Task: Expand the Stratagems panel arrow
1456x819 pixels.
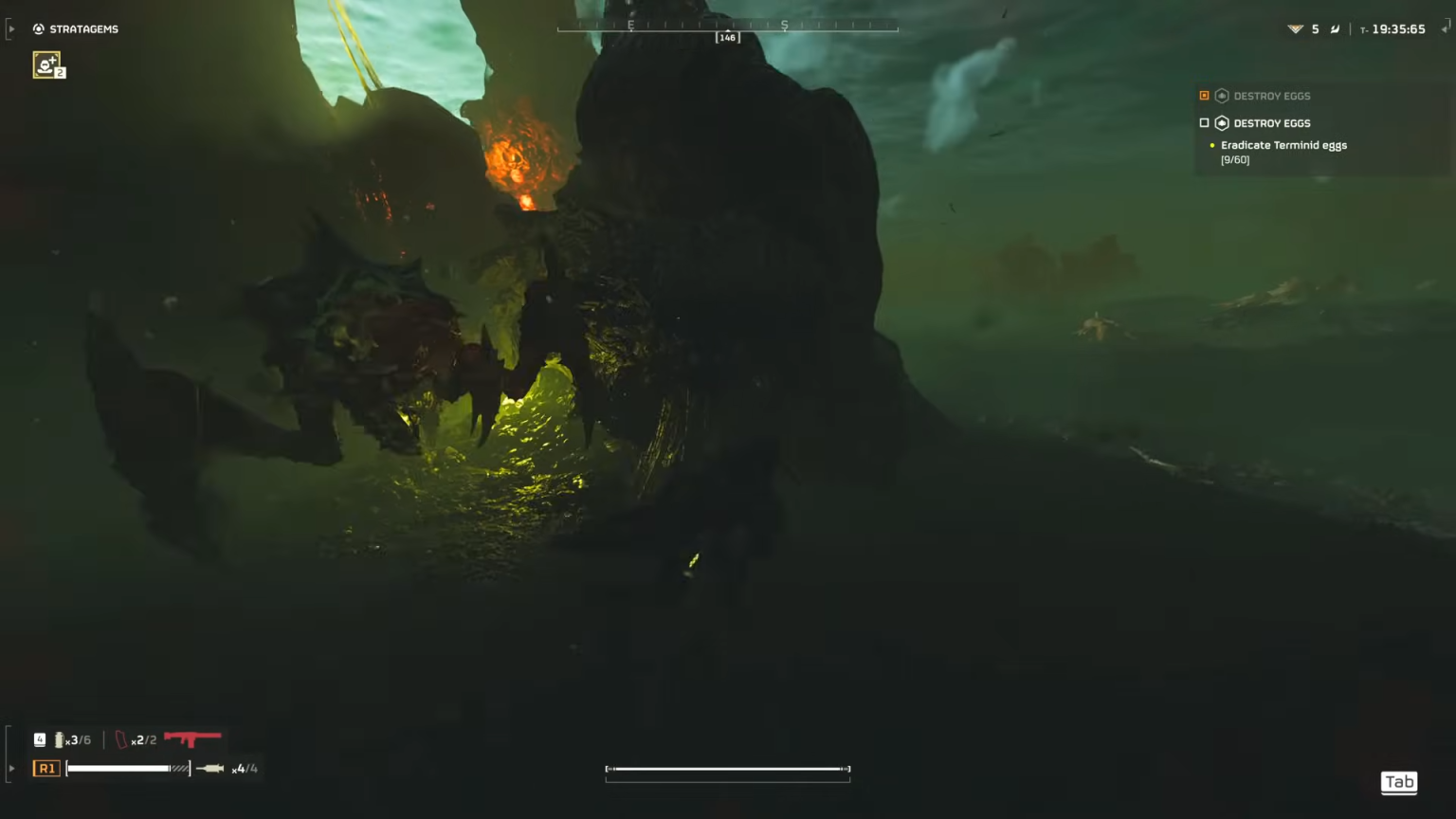Action: tap(10, 28)
